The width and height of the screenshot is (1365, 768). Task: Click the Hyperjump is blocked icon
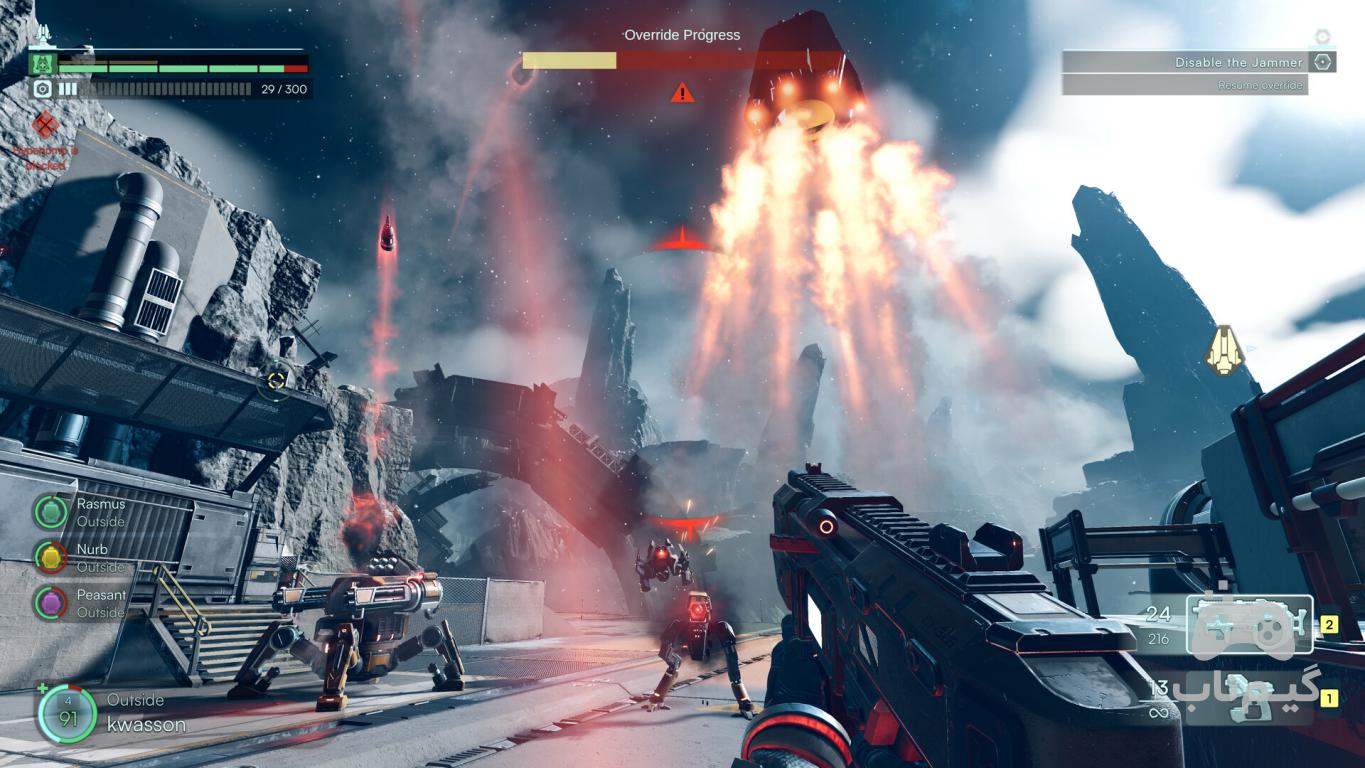(45, 126)
